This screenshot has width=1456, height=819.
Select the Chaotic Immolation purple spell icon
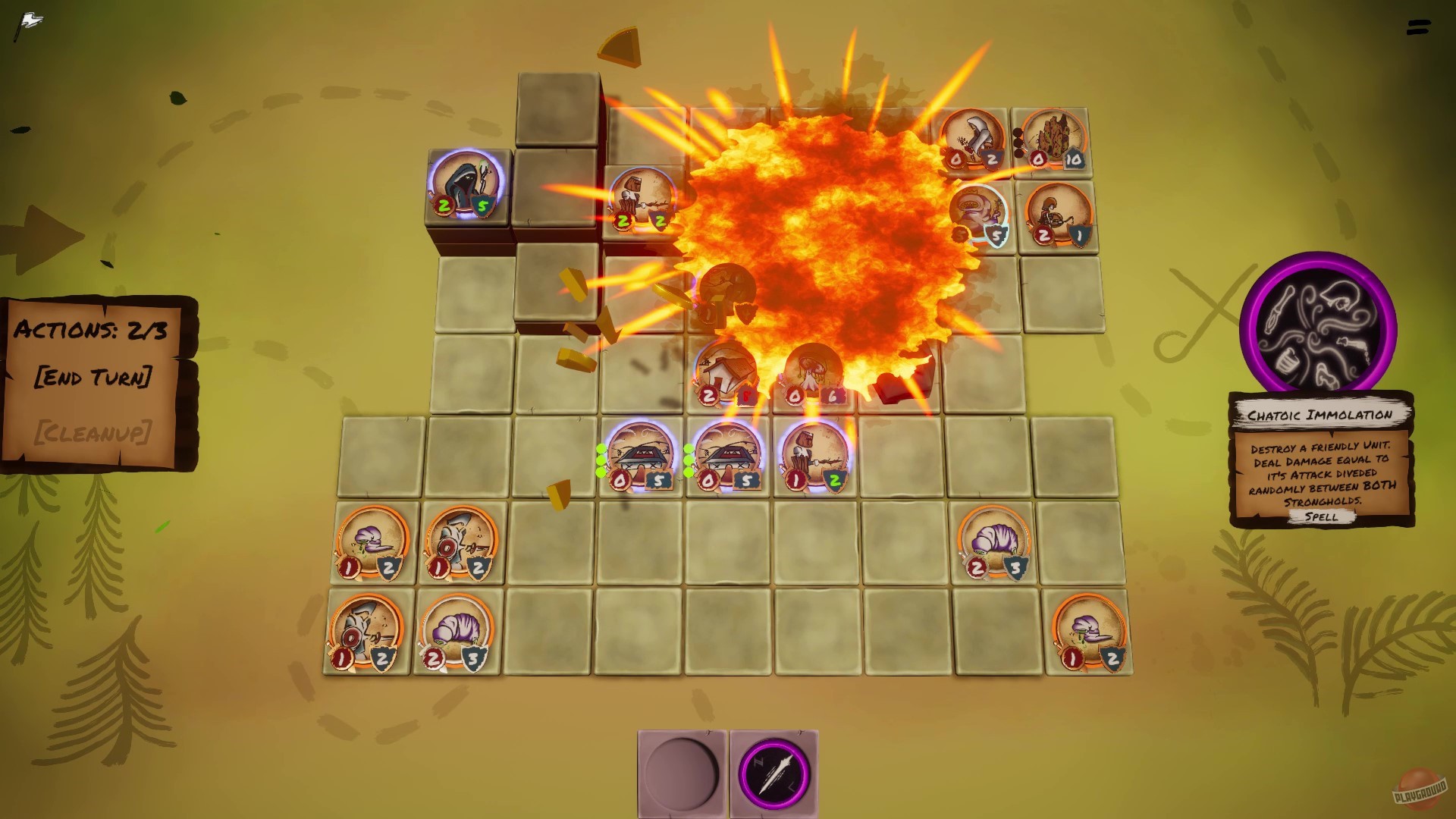(1319, 328)
